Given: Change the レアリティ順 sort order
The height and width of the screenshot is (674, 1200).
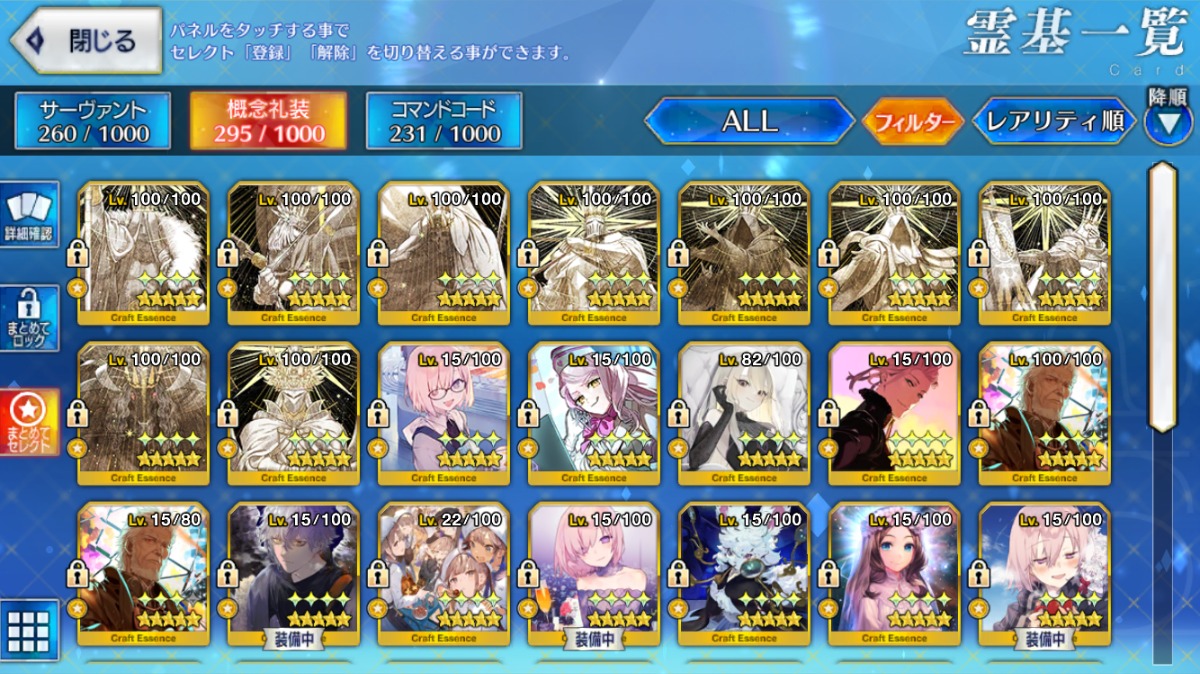Looking at the screenshot, I should [1054, 122].
